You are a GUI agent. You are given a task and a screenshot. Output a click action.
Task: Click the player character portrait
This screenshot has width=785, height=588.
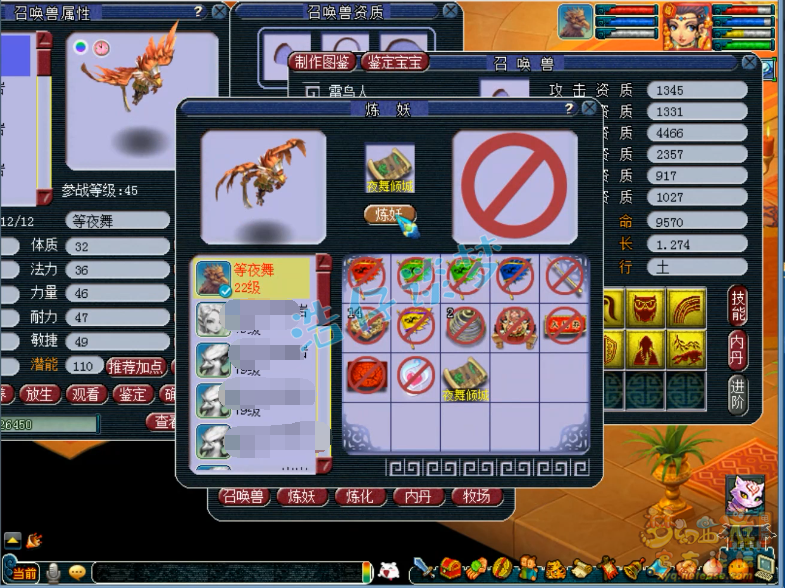coord(686,26)
